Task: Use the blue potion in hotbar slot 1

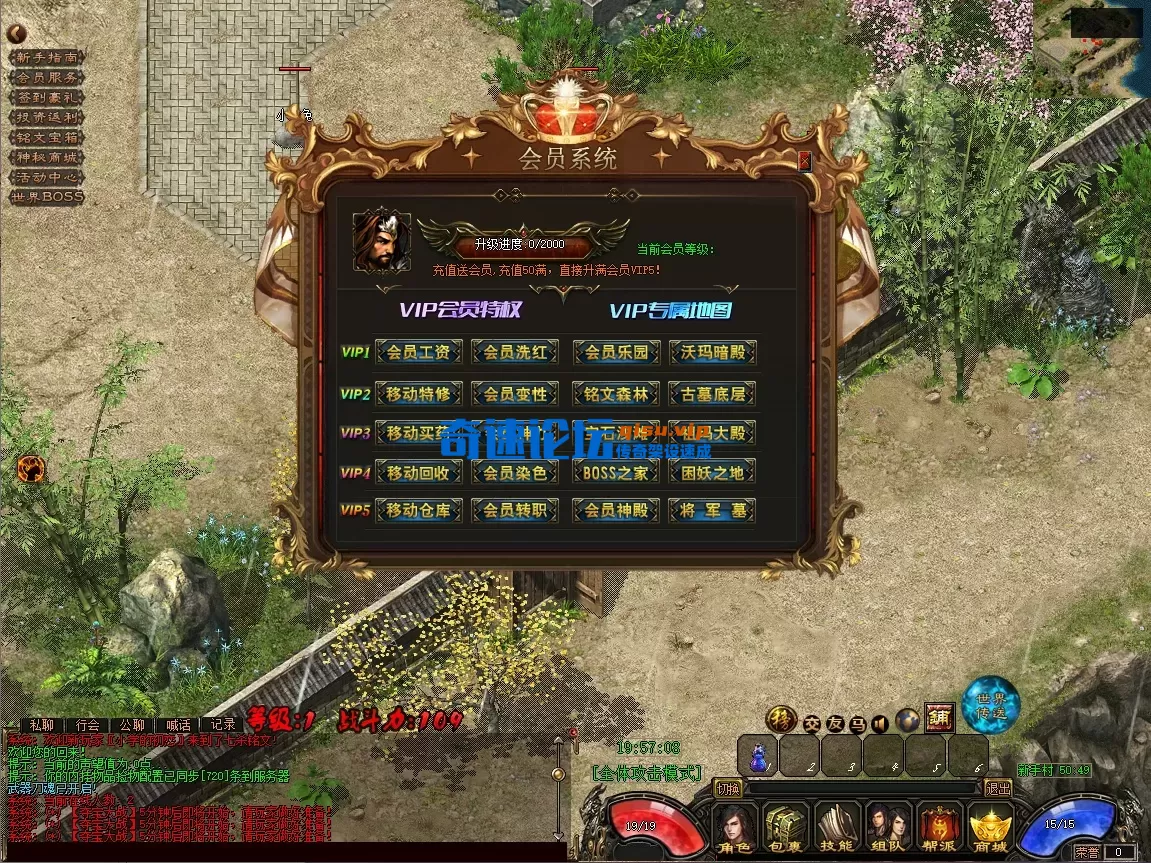Action: coord(757,757)
